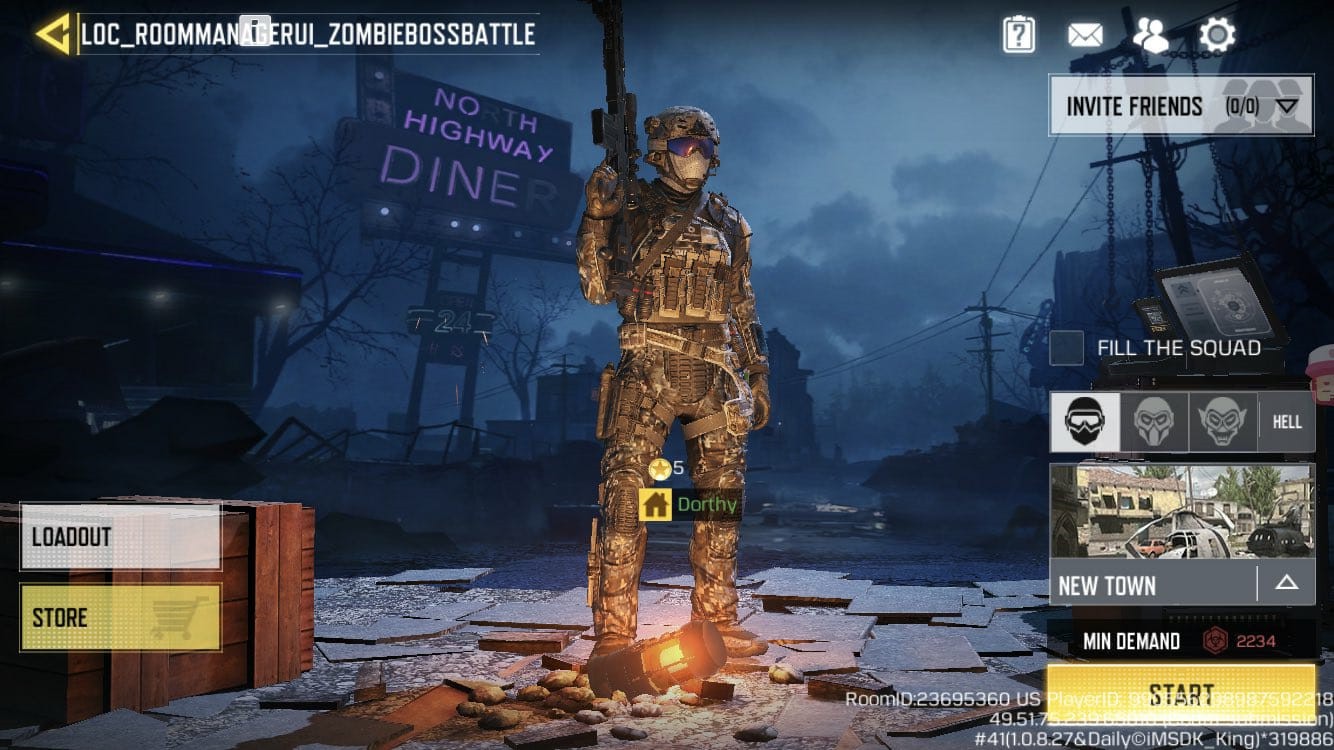
Task: Open the friends list icon
Action: [1150, 36]
